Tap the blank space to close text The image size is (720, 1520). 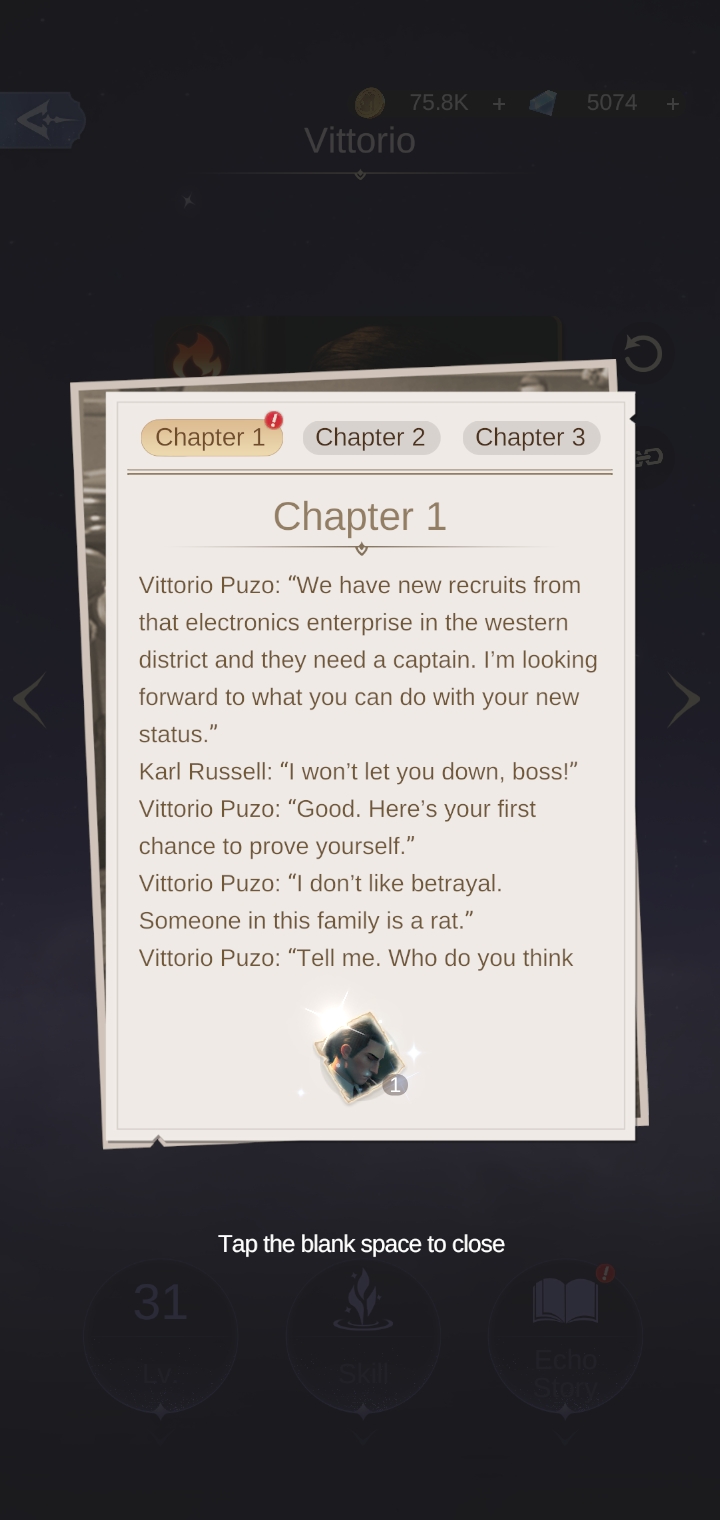[x=361, y=1244]
